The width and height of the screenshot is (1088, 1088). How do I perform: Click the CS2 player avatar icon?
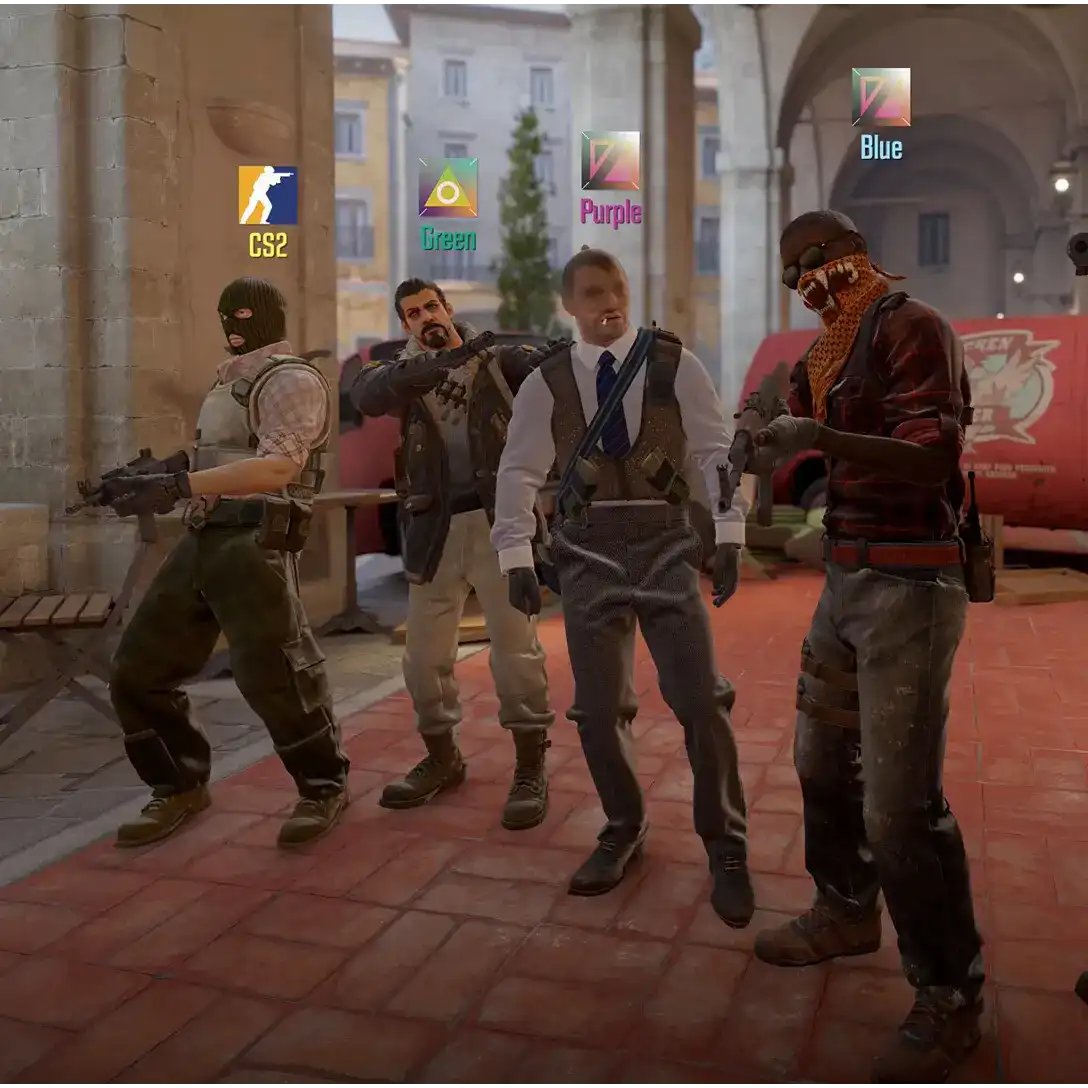[x=267, y=195]
